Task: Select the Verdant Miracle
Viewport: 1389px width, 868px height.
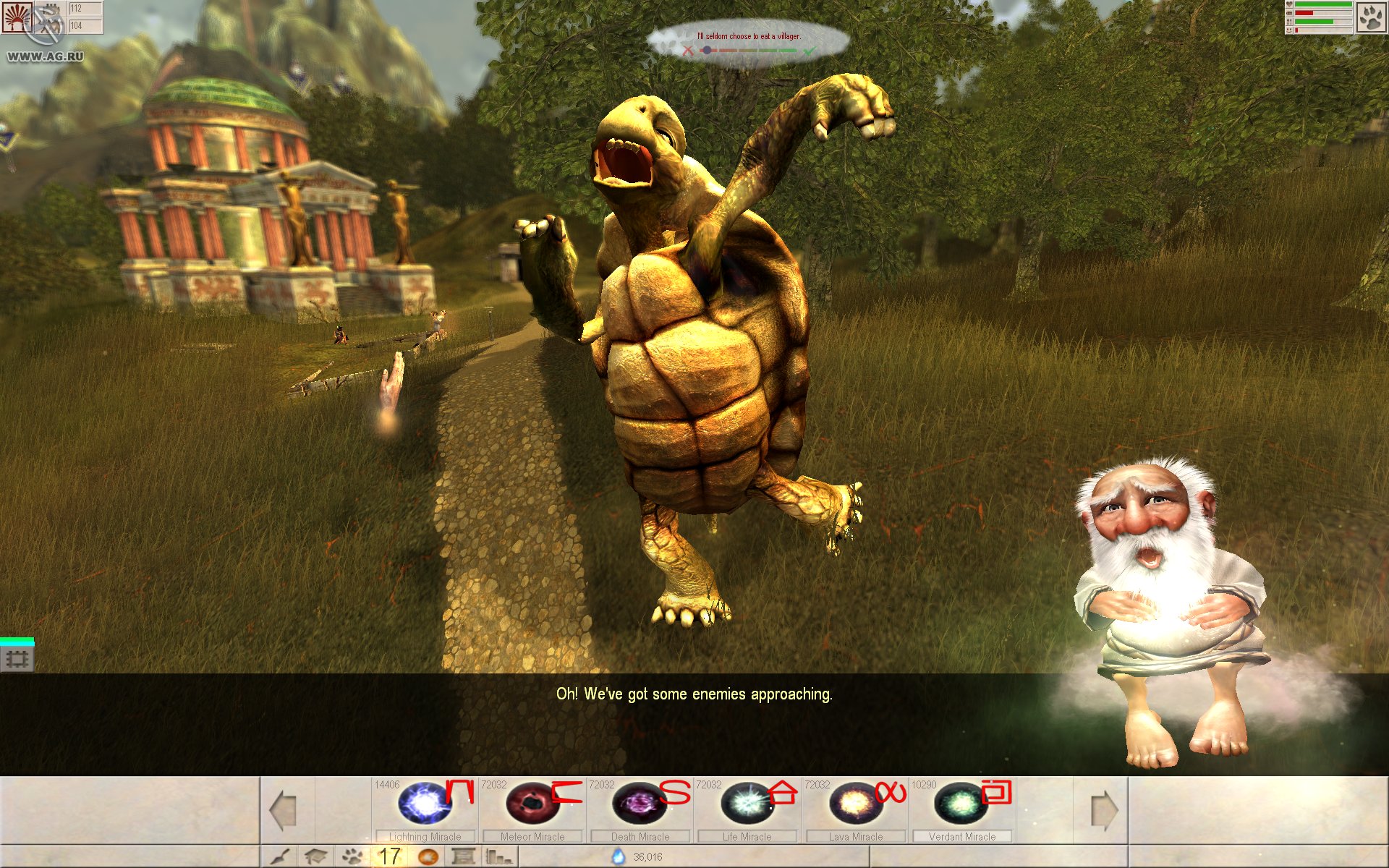Action: coord(961,804)
